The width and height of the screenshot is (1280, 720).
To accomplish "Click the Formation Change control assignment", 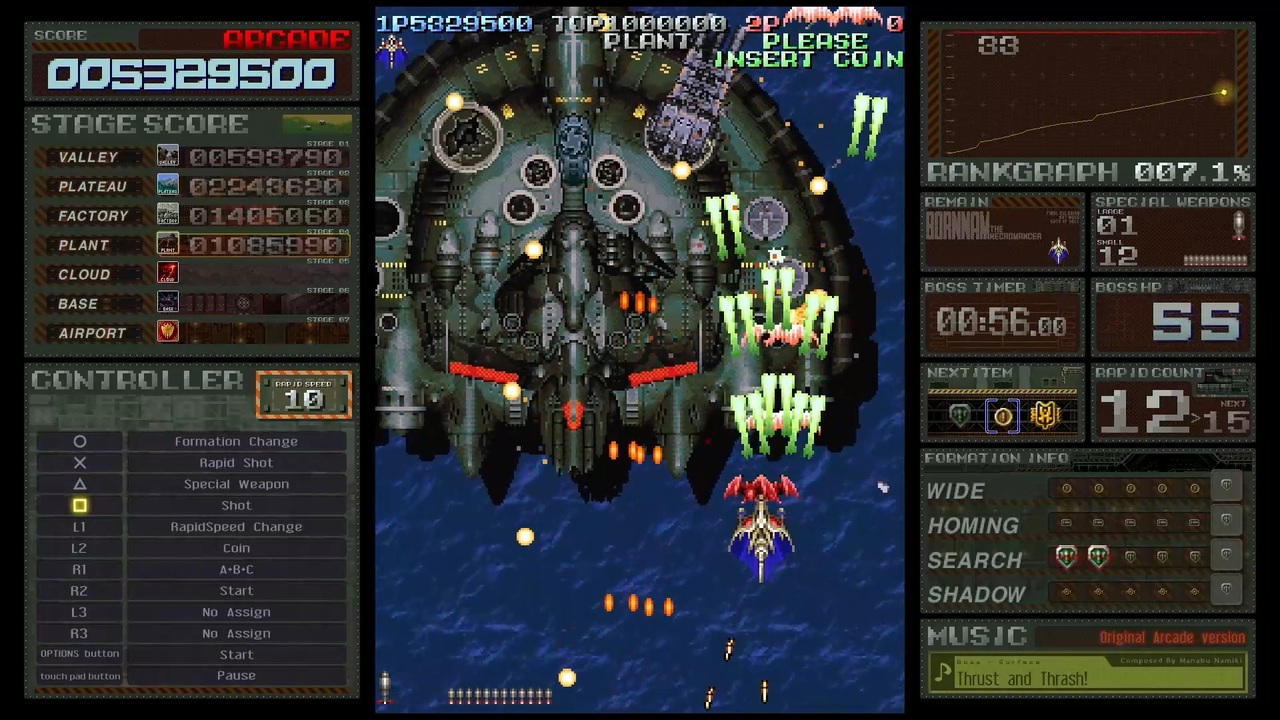I will [236, 441].
